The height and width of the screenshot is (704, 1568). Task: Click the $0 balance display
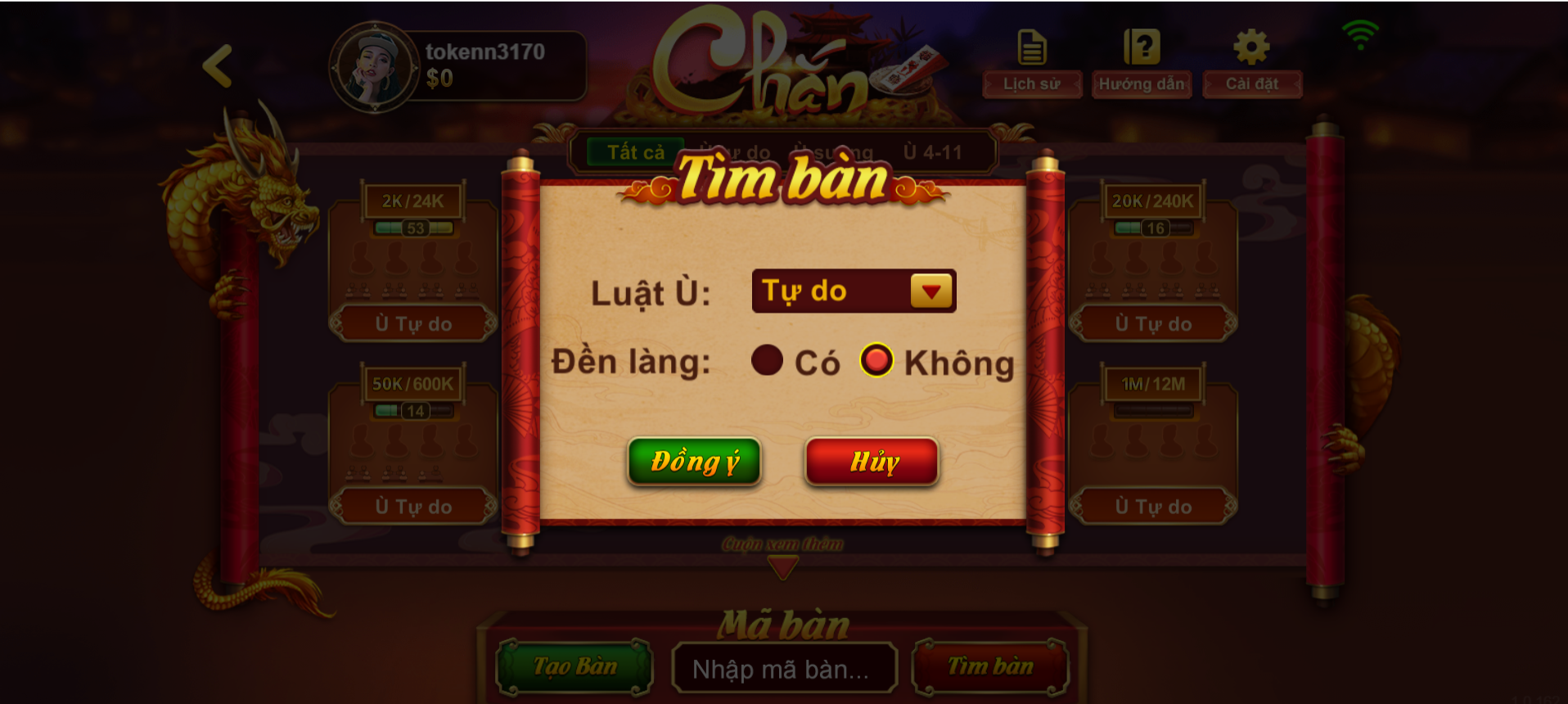point(438,80)
